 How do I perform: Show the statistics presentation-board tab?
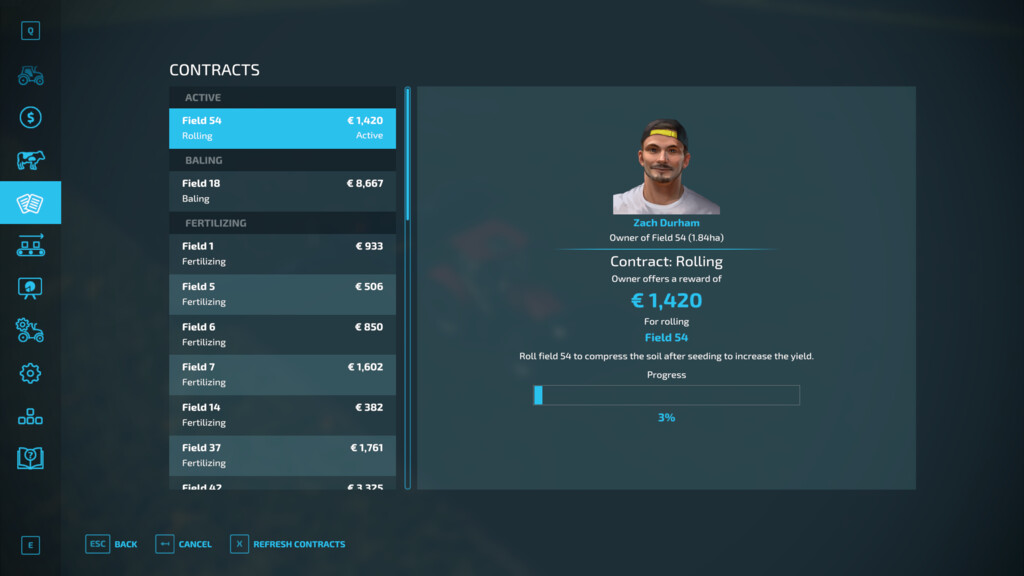30,288
